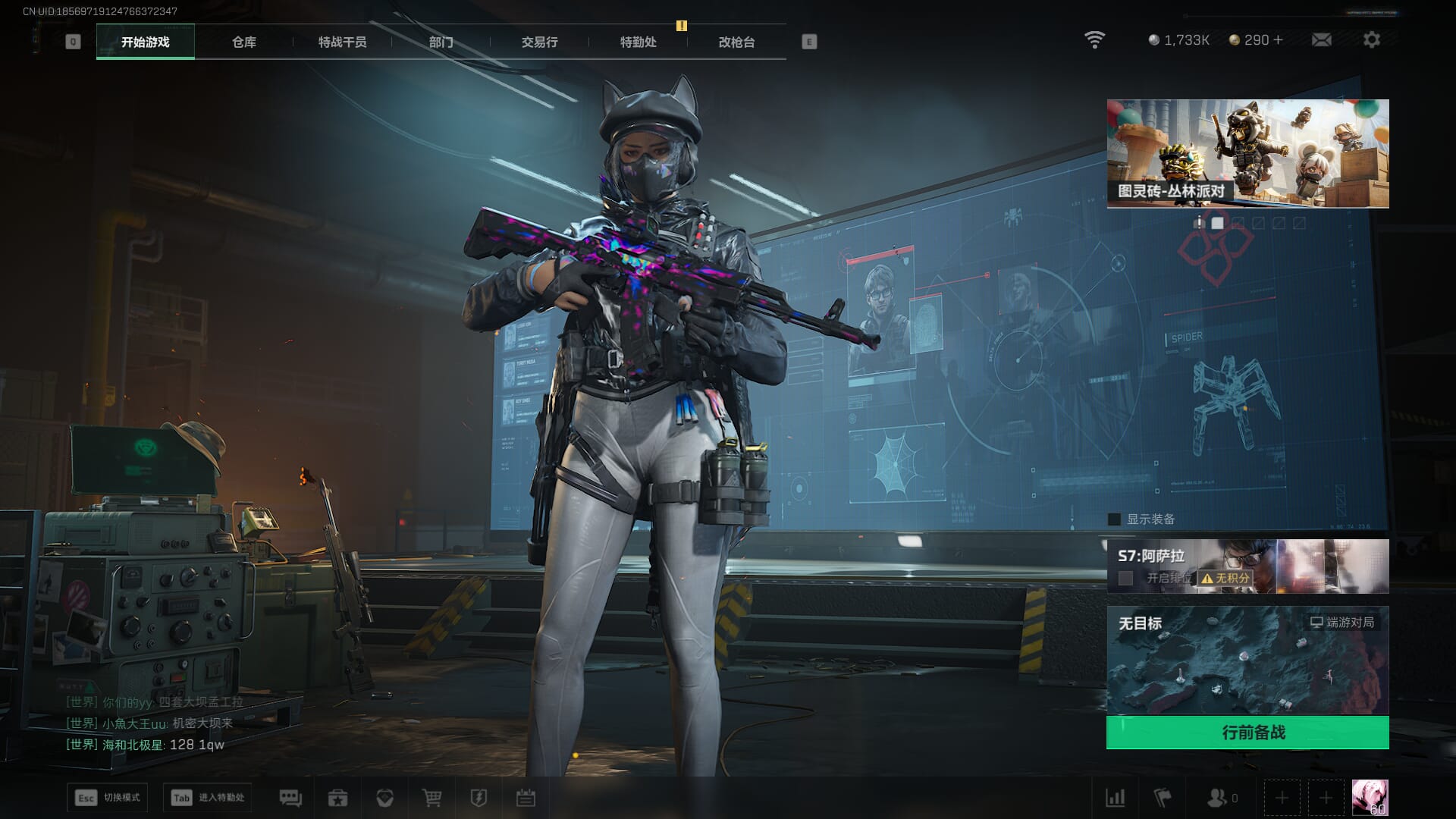Open the chat bubble icon
Image resolution: width=1456 pixels, height=819 pixels.
click(290, 798)
